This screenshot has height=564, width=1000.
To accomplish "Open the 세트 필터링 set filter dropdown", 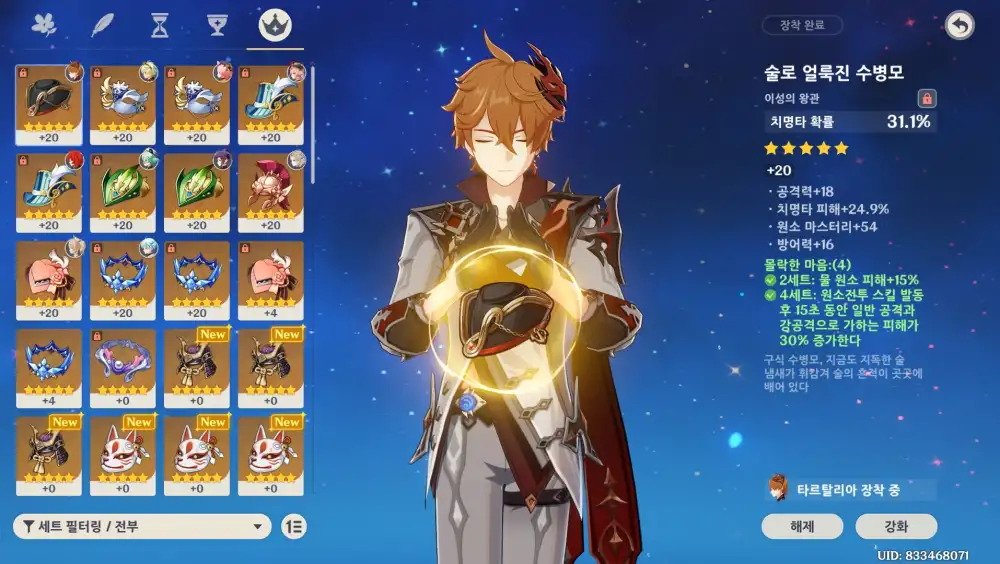I will pos(142,527).
